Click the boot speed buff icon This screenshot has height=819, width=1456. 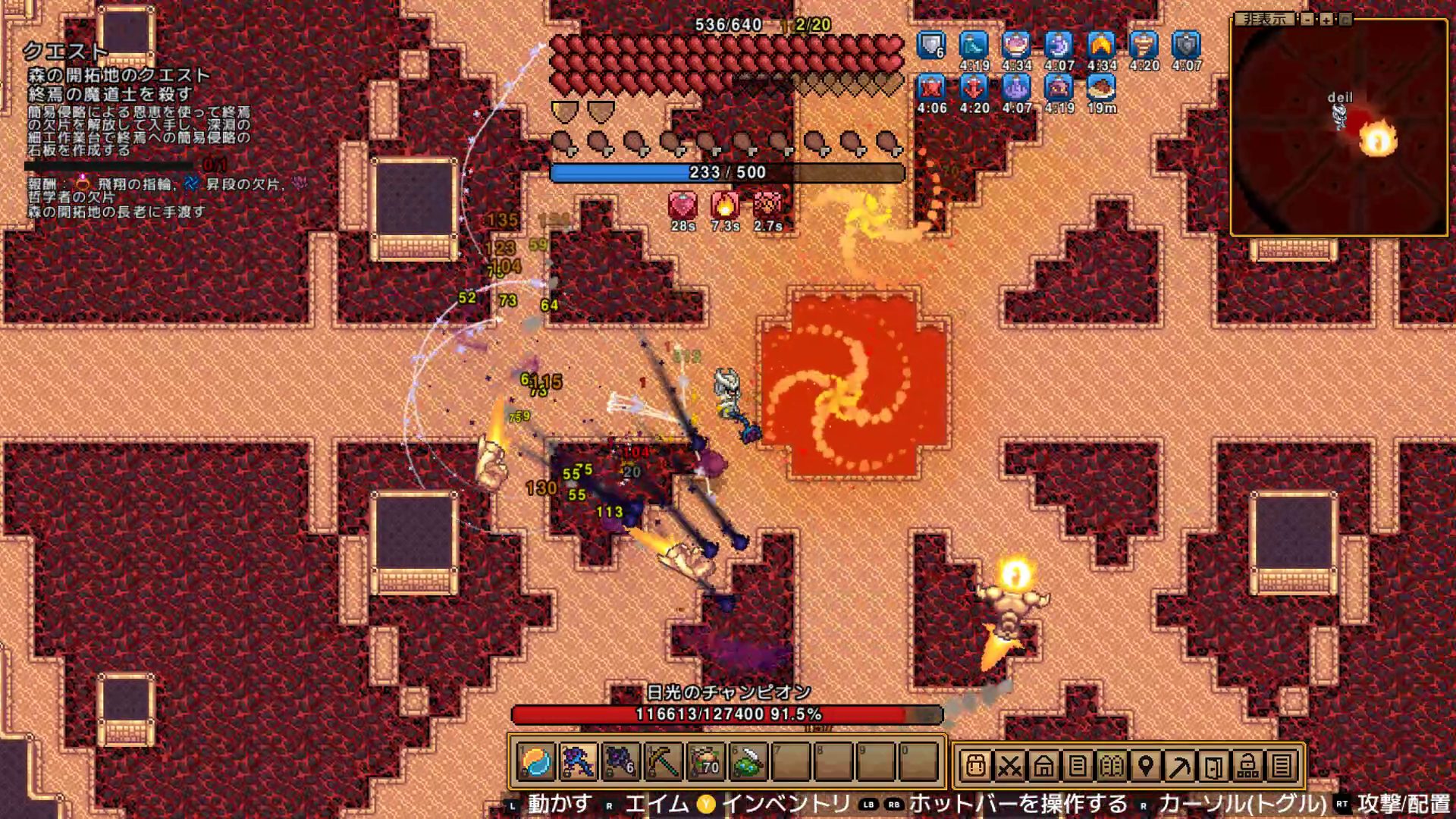974,45
